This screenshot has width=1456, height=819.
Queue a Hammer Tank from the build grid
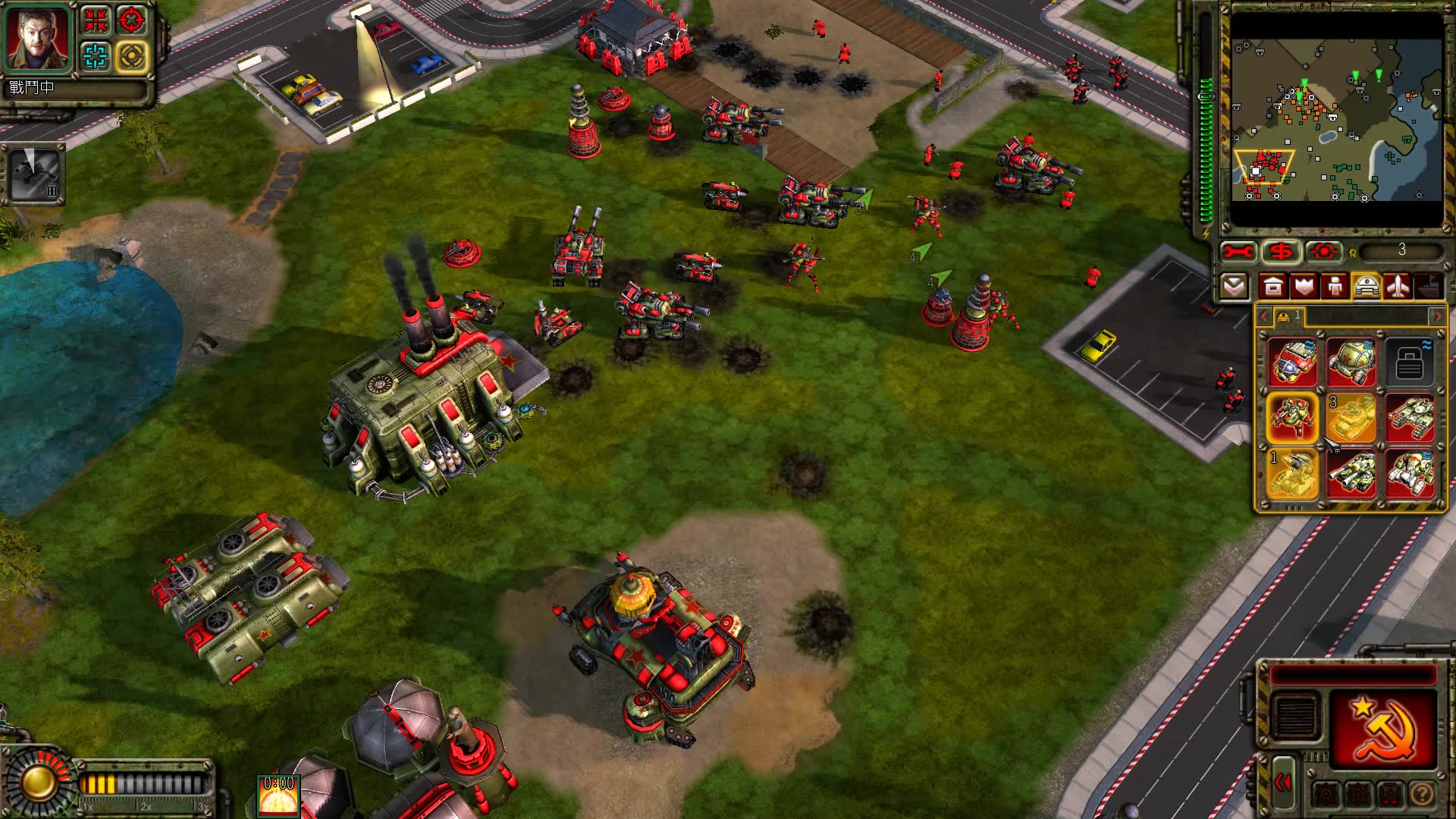pyautogui.click(x=1412, y=416)
